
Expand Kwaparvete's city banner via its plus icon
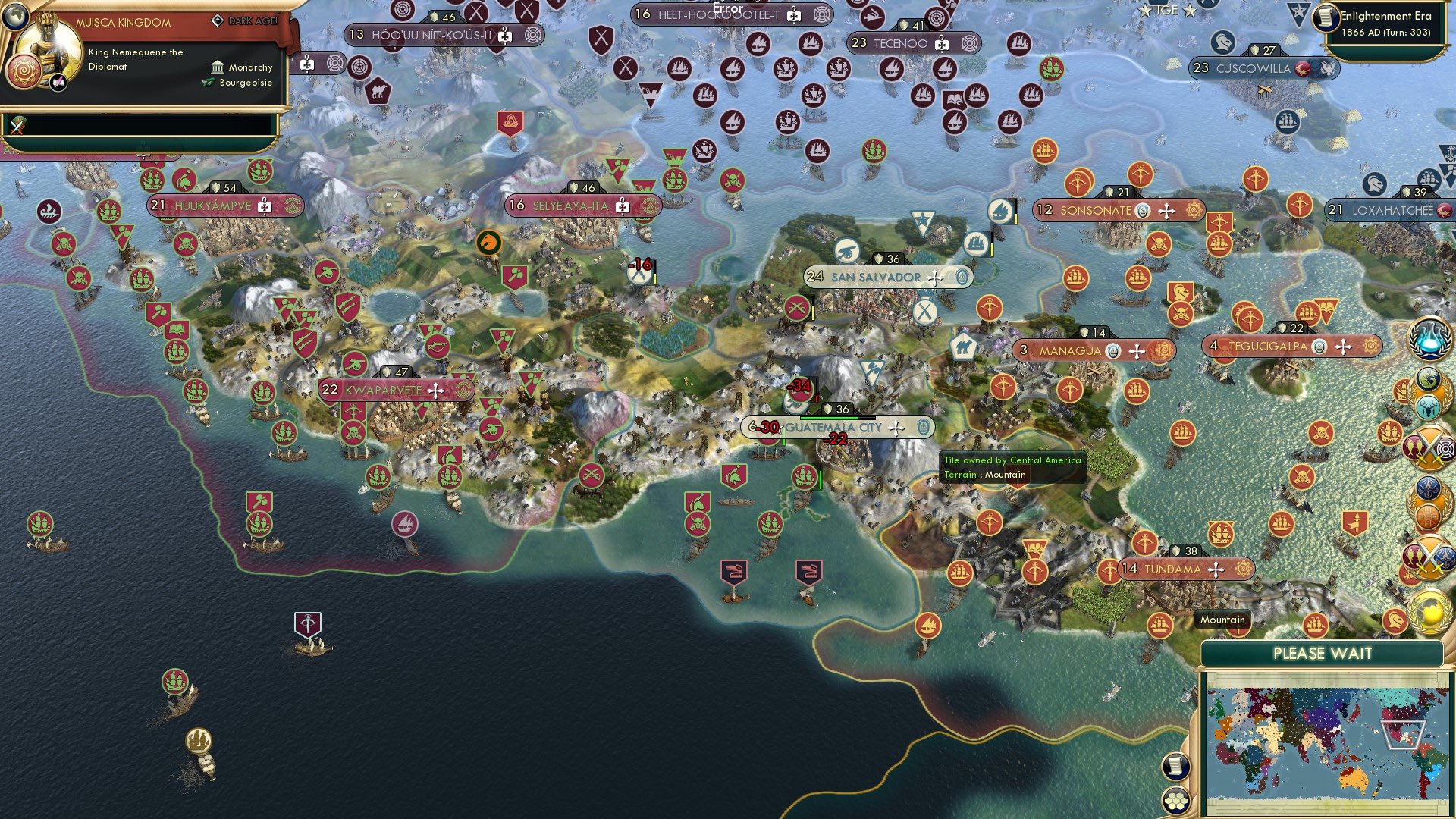[435, 391]
